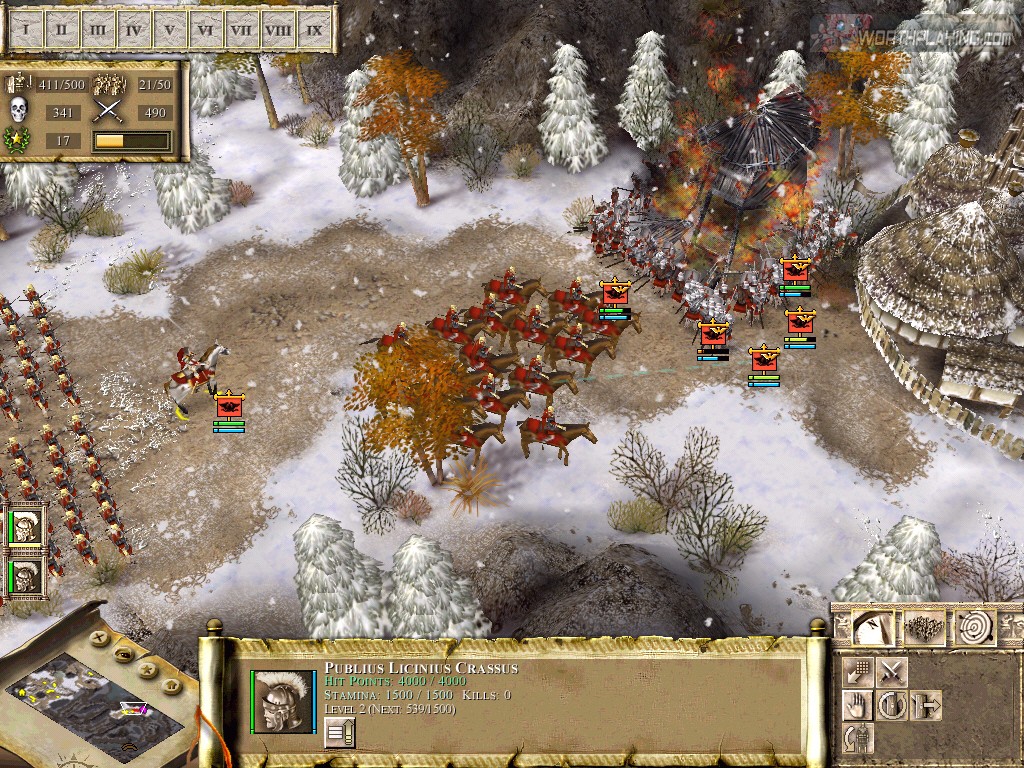
Task: Activate the shield with arrow command
Action: tap(925, 705)
